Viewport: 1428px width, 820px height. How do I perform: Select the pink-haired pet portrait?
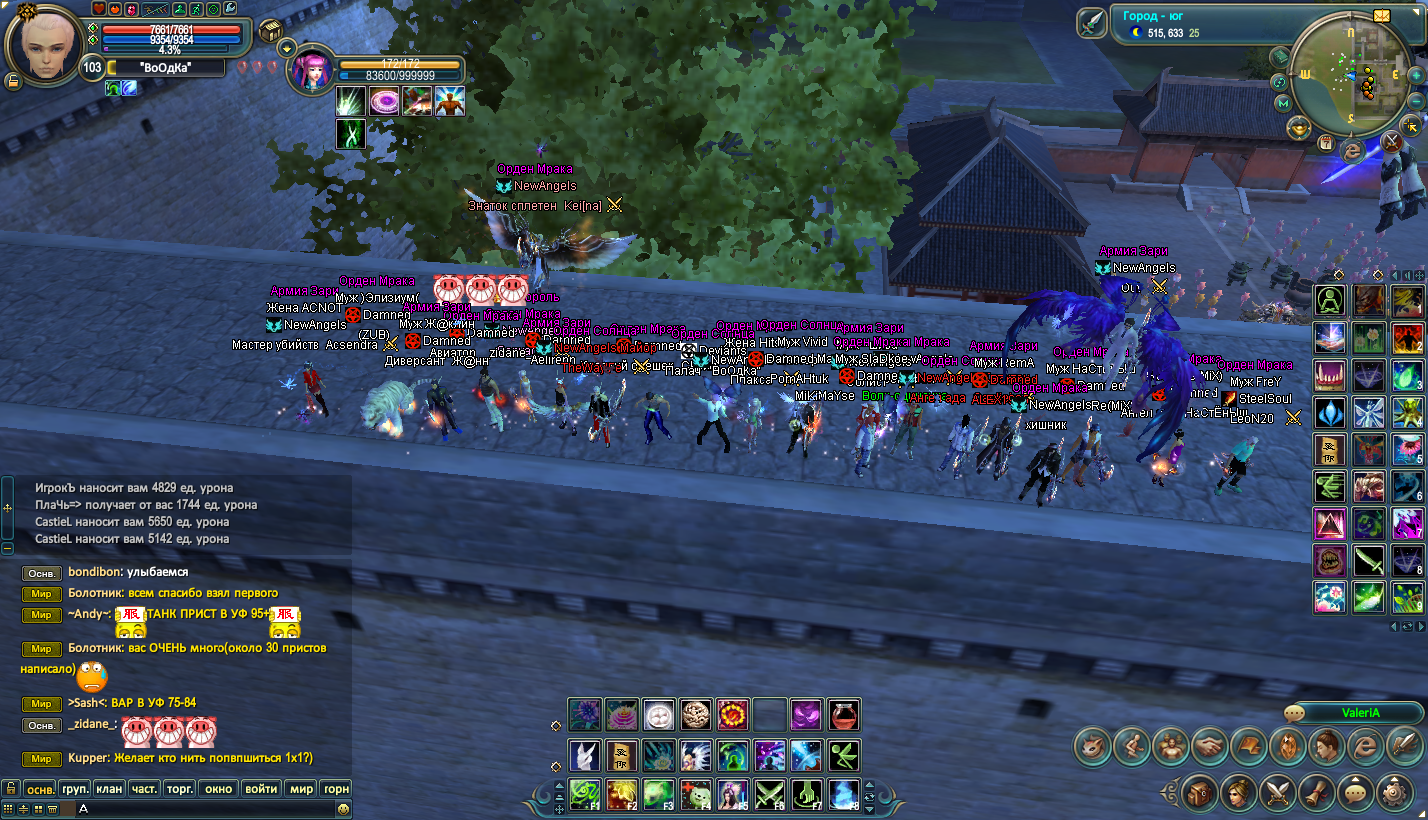tap(312, 72)
